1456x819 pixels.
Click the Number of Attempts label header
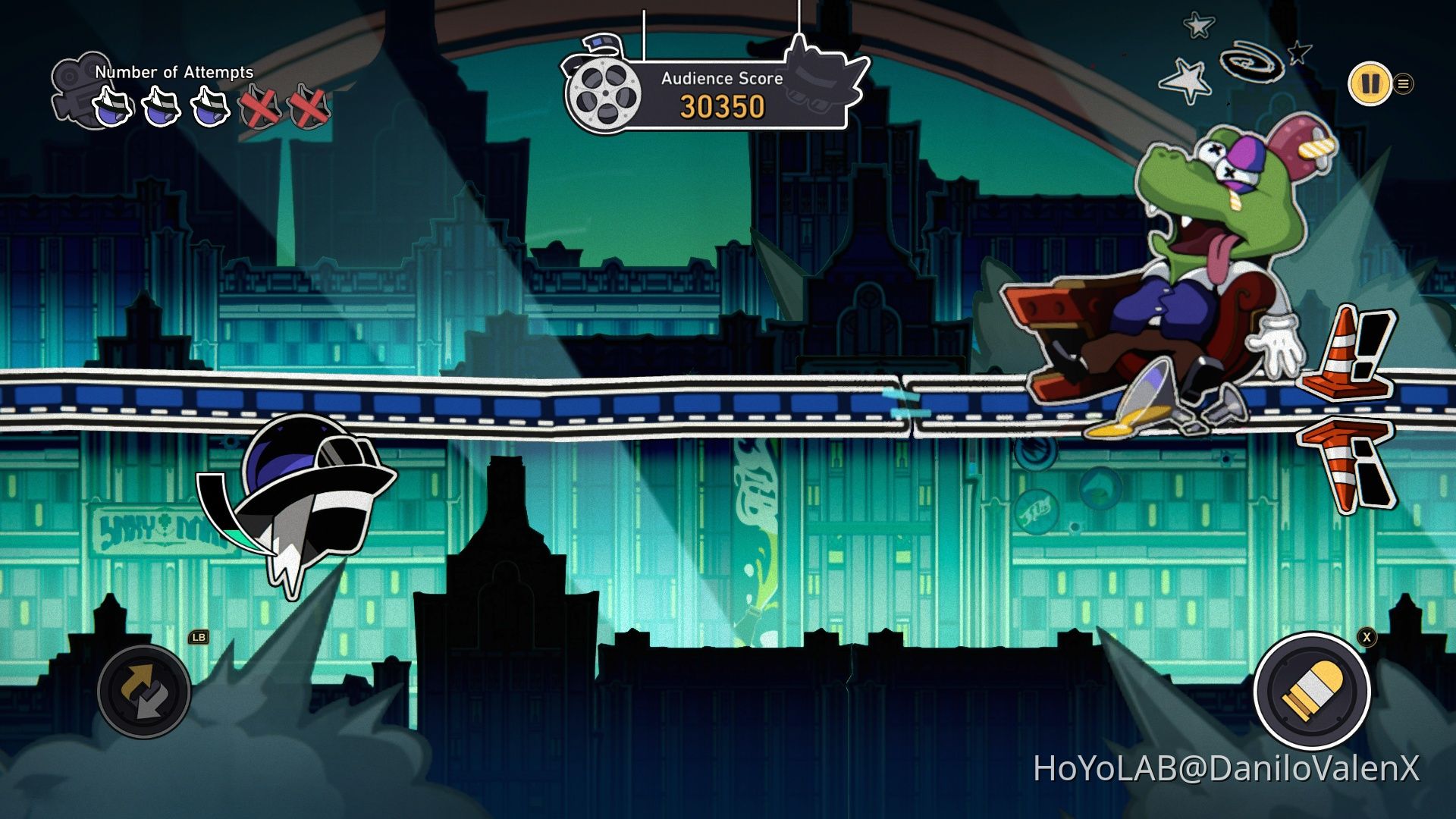(x=173, y=74)
